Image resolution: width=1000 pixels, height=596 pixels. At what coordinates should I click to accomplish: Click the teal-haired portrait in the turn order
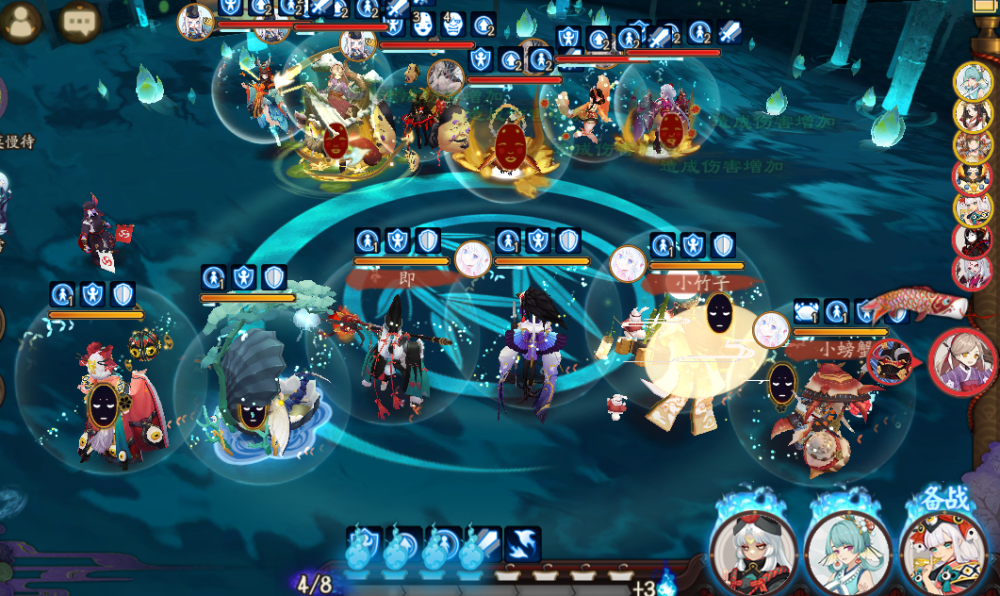971,81
